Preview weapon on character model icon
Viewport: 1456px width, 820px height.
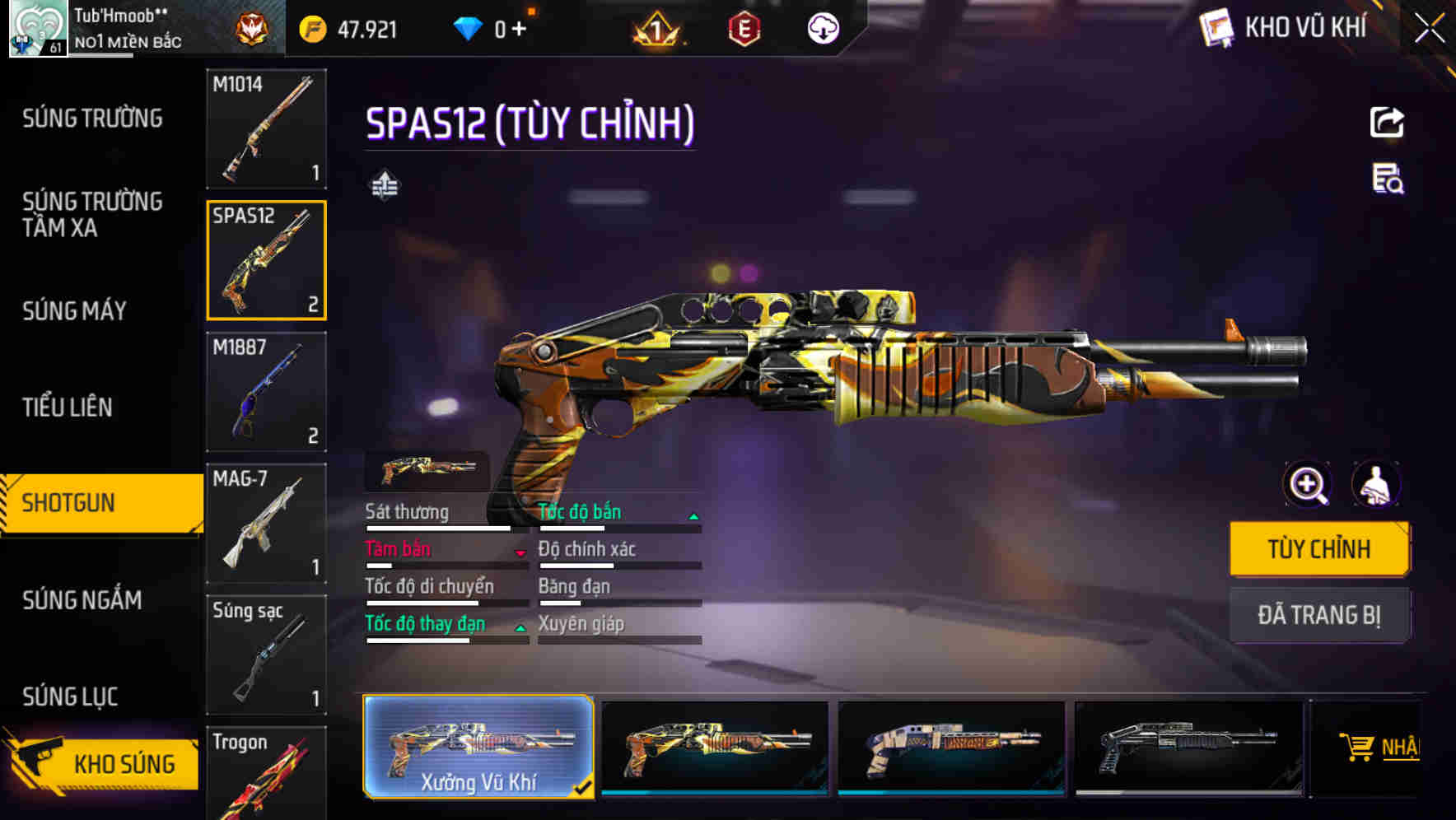tap(1378, 485)
